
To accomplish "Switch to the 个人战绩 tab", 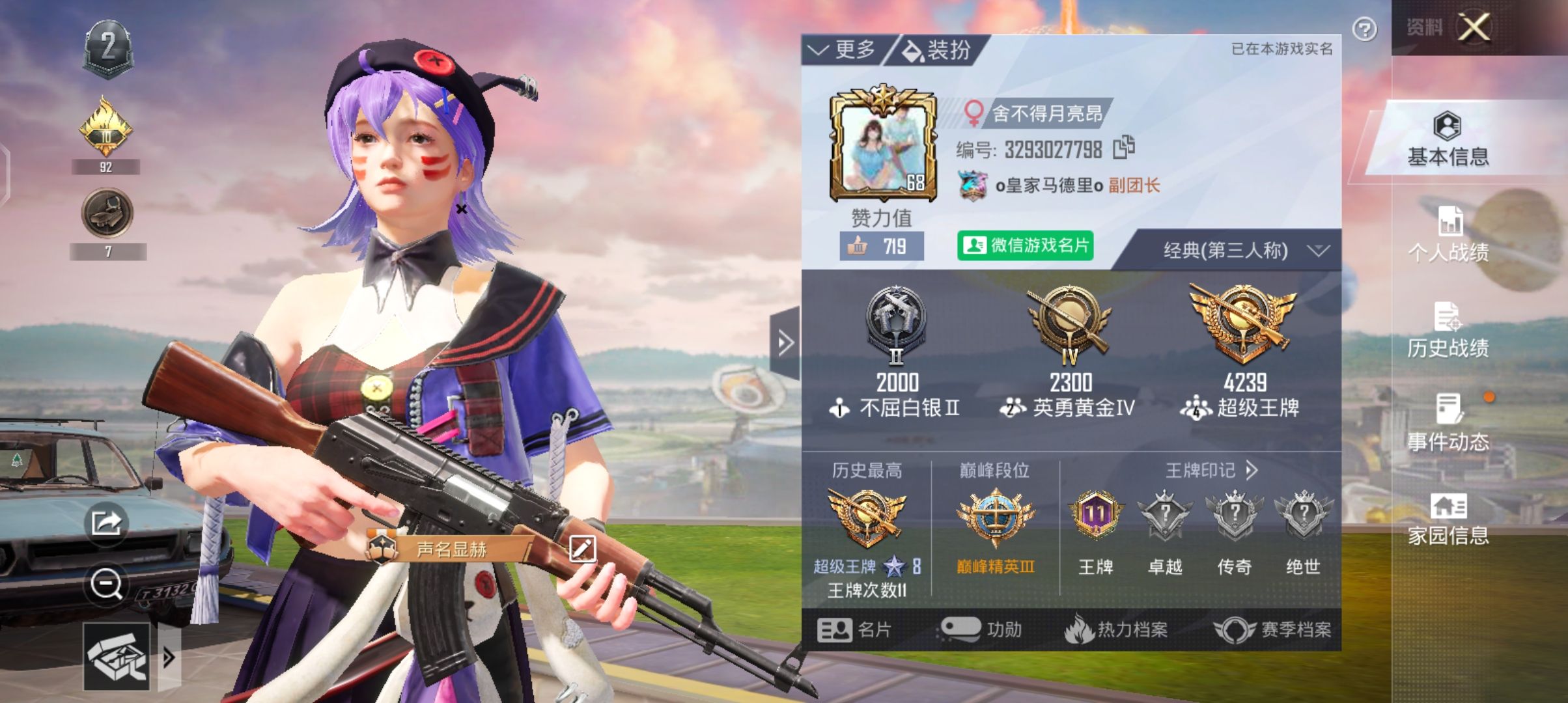I will point(1448,235).
